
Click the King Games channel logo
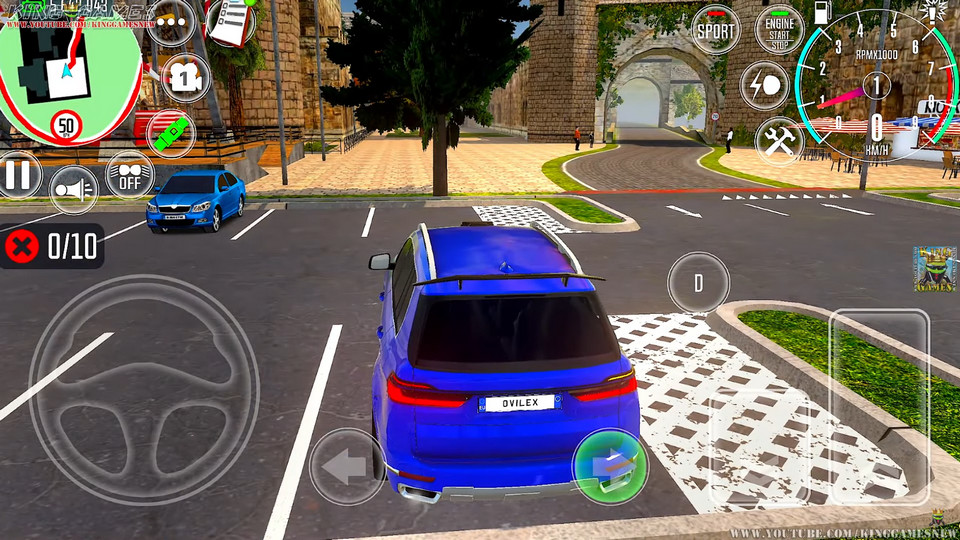[x=935, y=269]
